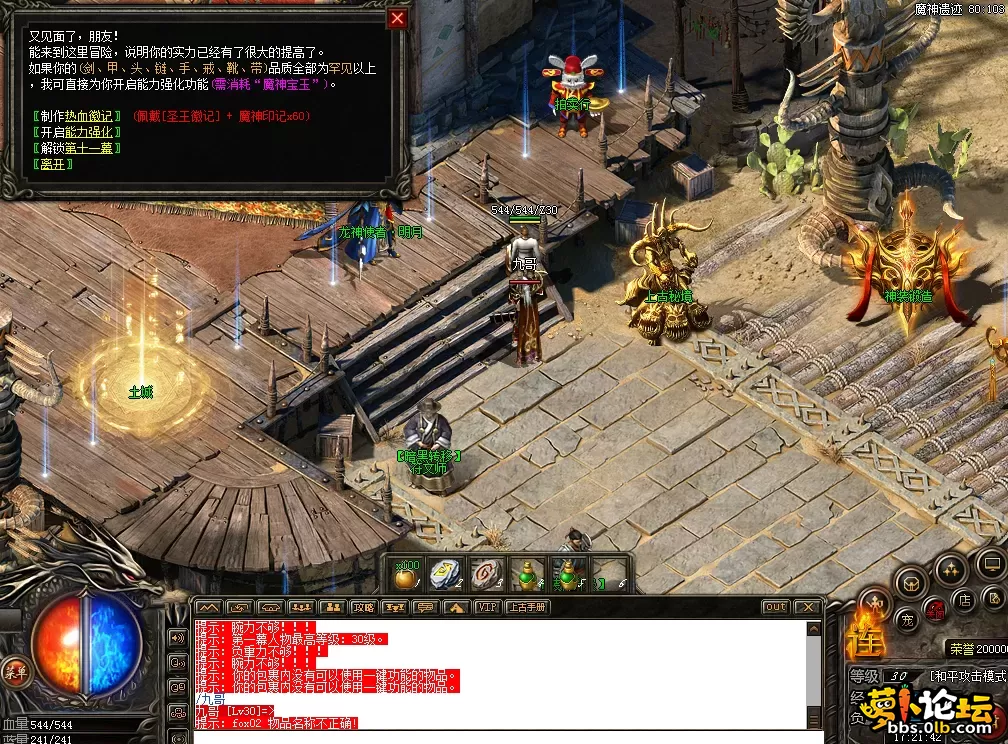Image resolution: width=1008 pixels, height=744 pixels.
Task: Choose the 制作热血徽记 dialogue option
Action: pyautogui.click(x=76, y=116)
